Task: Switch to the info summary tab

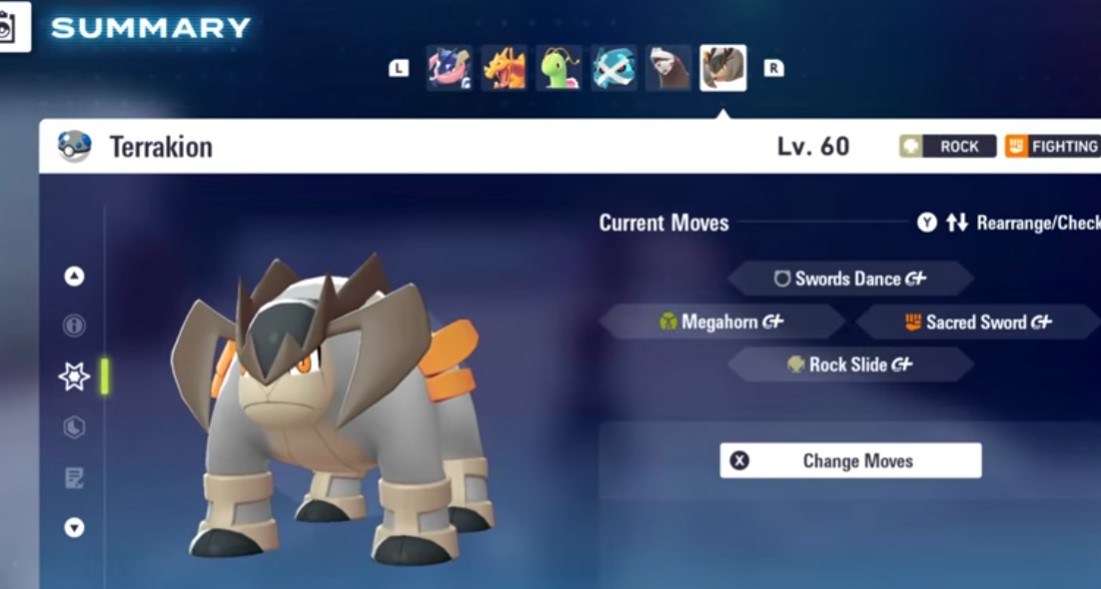Action: 74,326
